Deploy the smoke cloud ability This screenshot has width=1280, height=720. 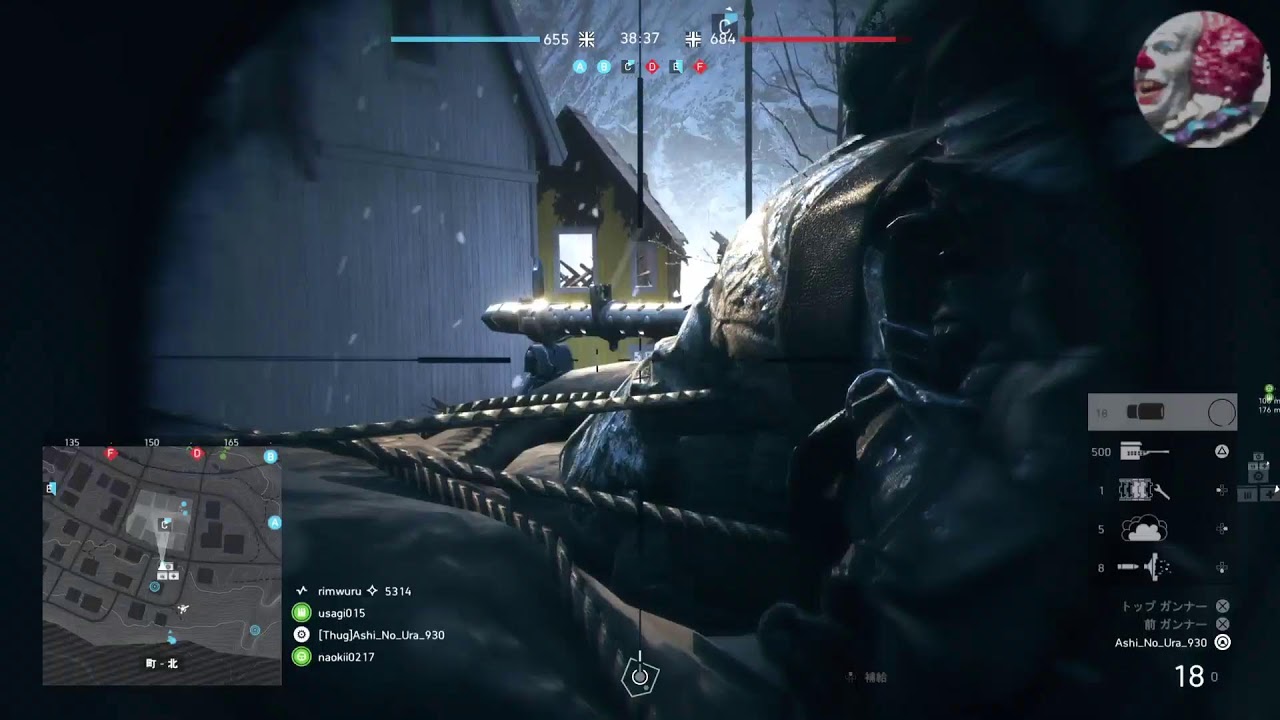pyautogui.click(x=1144, y=529)
